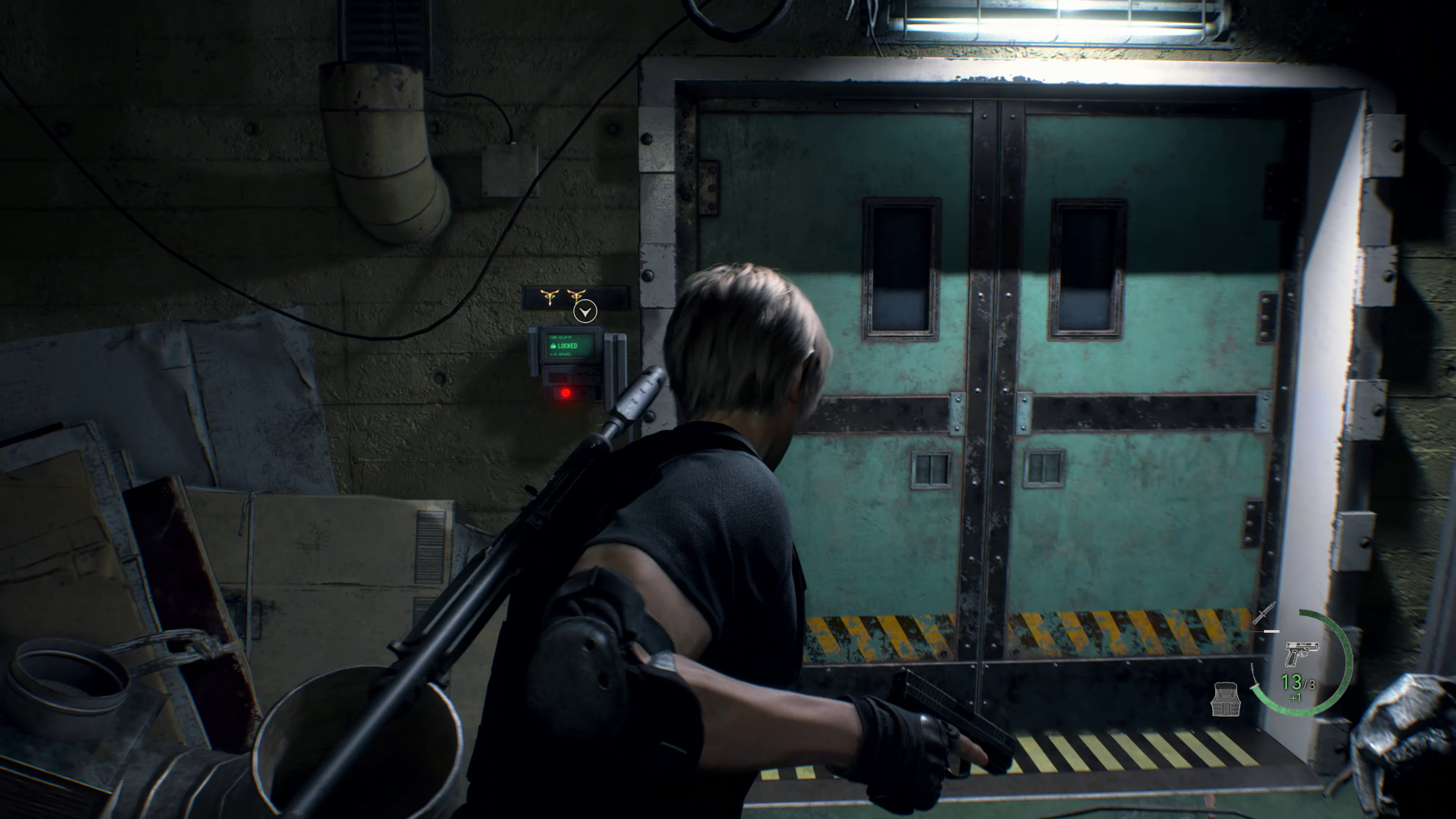Click the DOOR SECURITY panel screen
The width and height of the screenshot is (1456, 819).
coord(571,346)
